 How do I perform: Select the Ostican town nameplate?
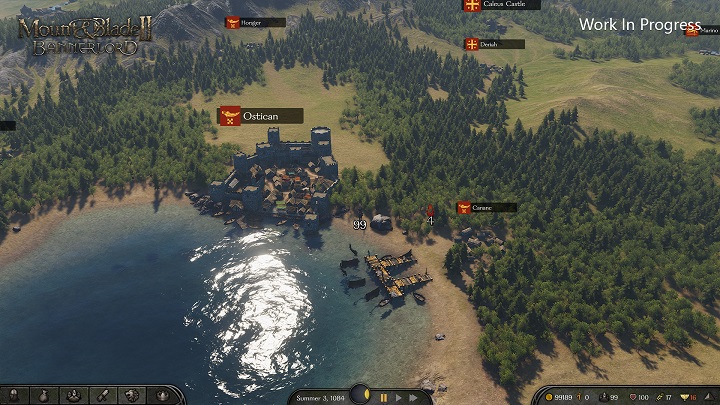coord(261,116)
